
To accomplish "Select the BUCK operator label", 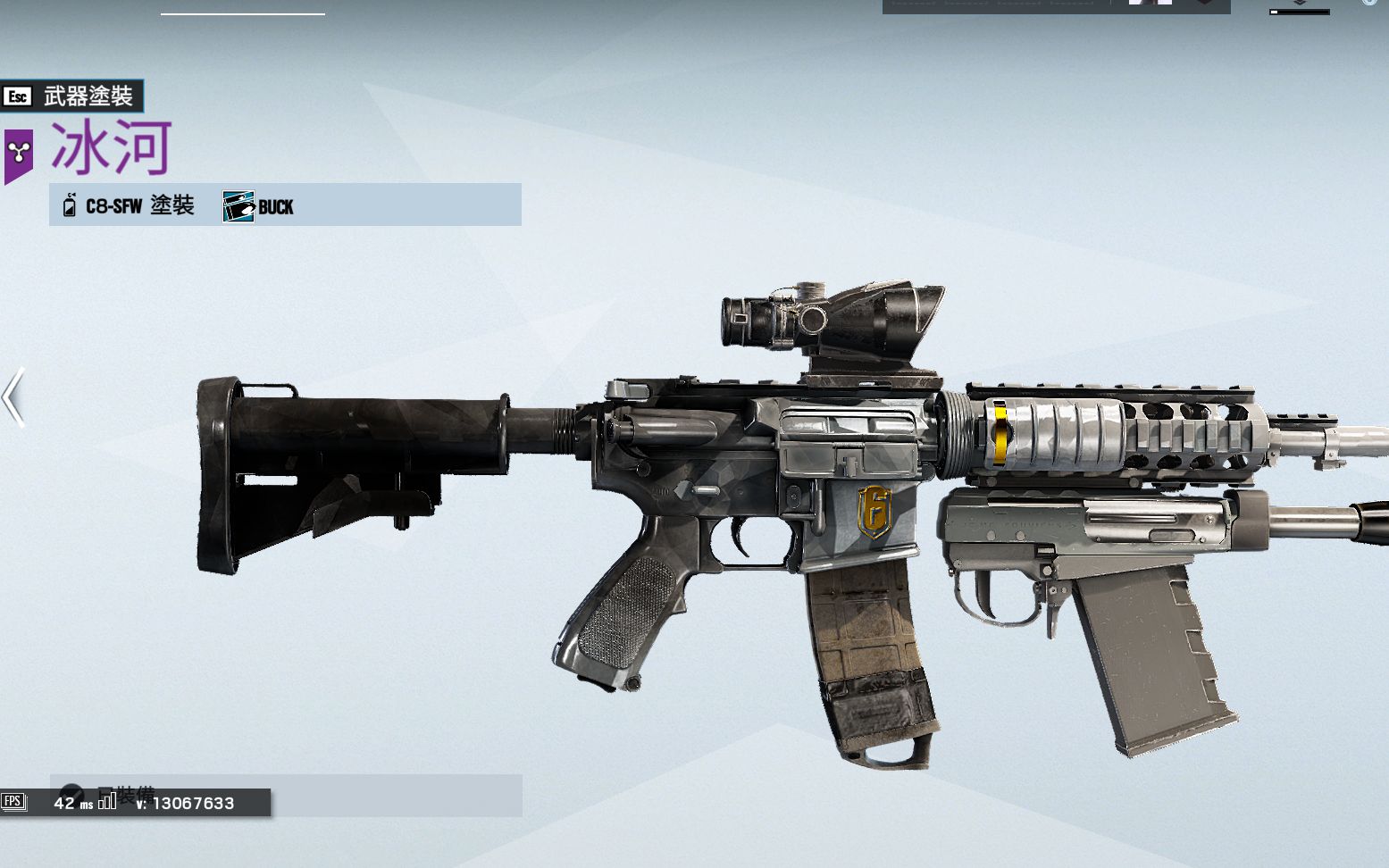I will pos(259,206).
